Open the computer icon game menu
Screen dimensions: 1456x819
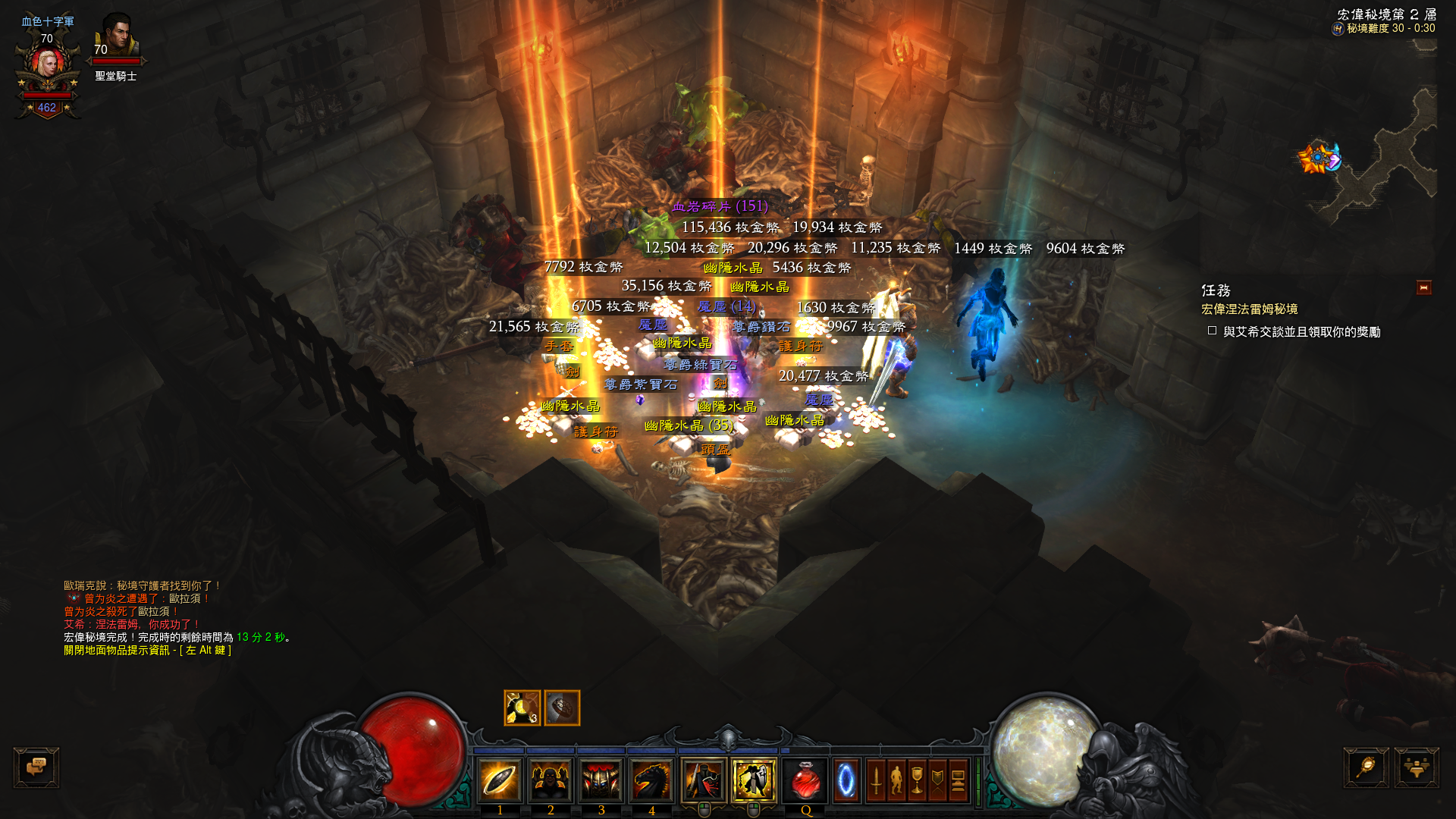(x=958, y=780)
